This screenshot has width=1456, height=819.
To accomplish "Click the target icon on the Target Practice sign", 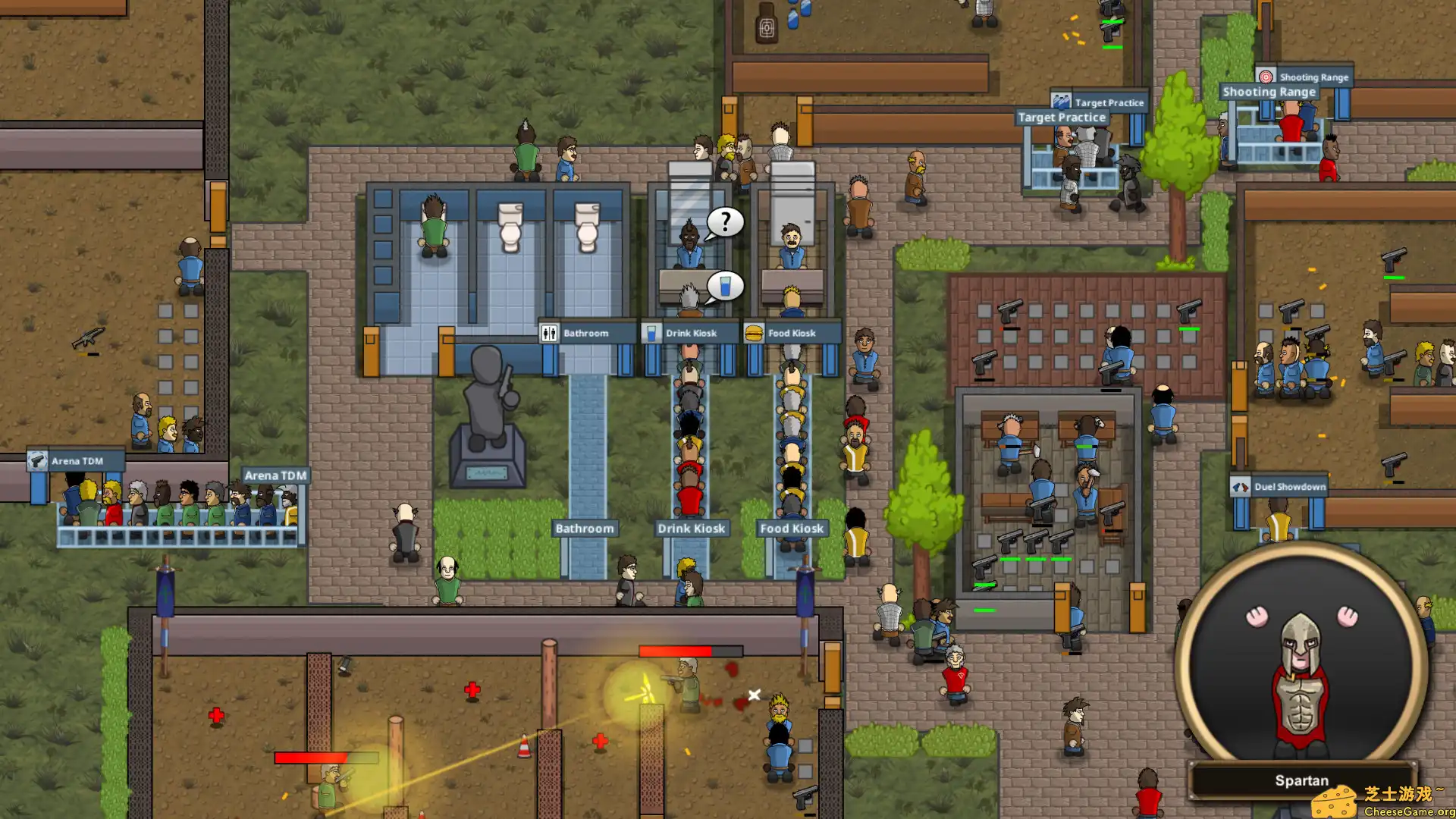I will tap(1059, 101).
